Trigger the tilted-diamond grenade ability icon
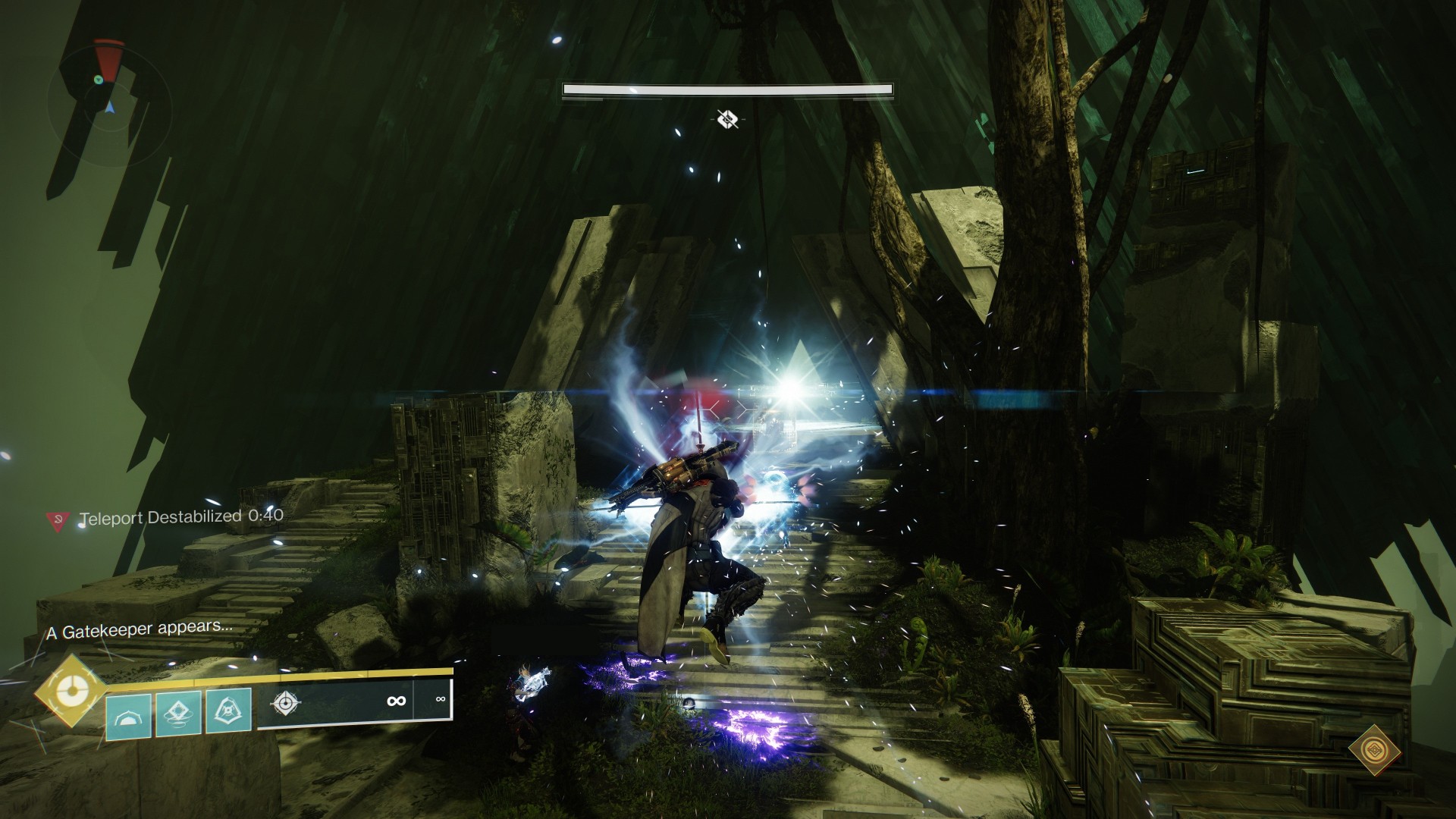Screen dimensions: 1456x819 coord(178,713)
